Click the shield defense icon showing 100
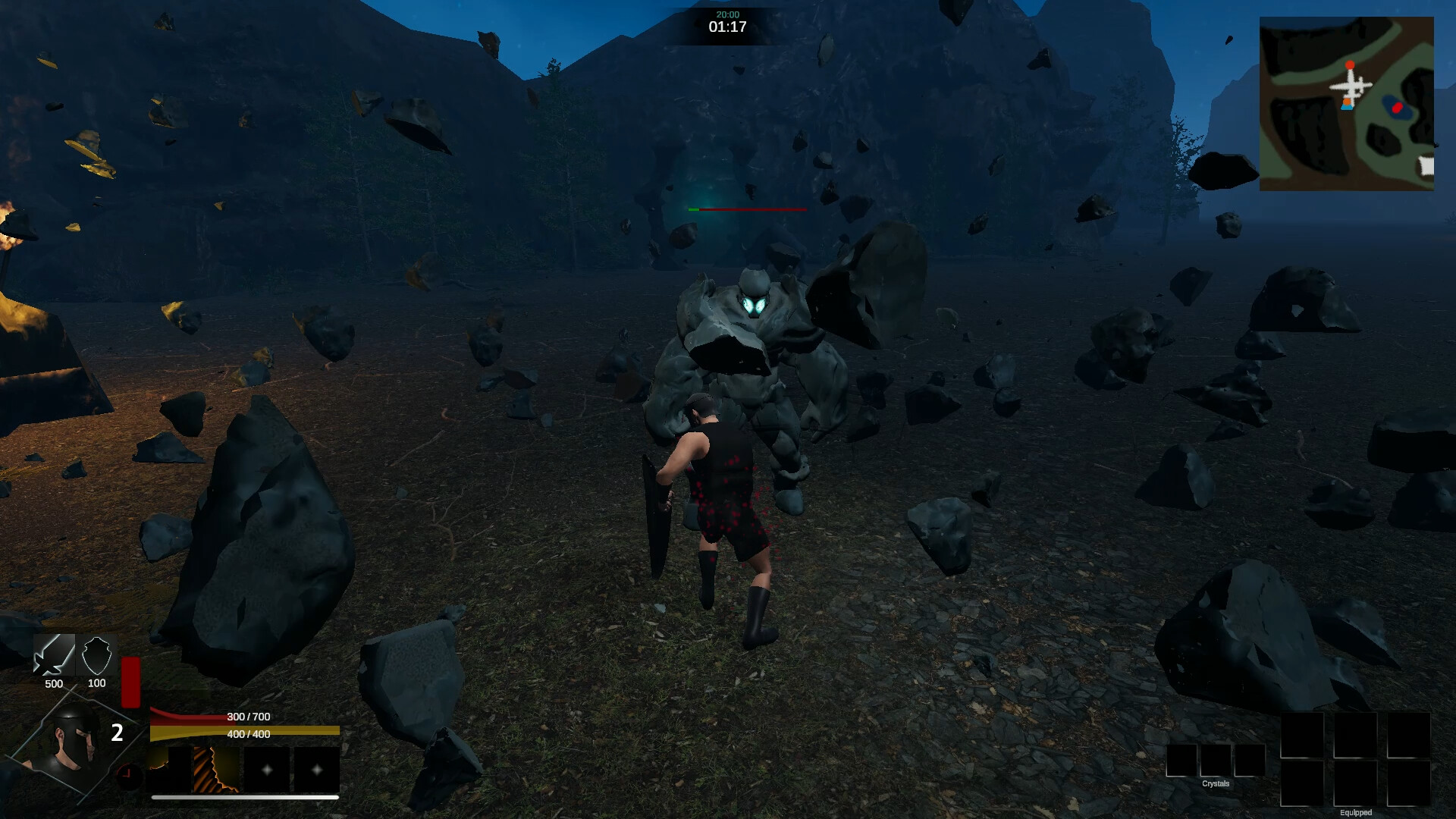 click(97, 656)
